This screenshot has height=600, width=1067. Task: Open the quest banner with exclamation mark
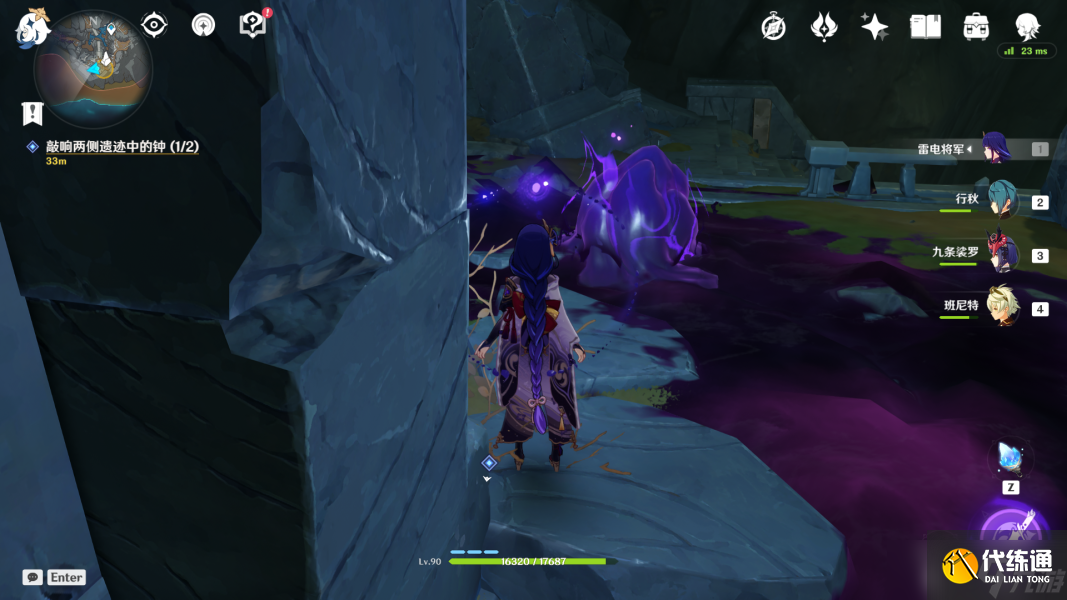pyautogui.click(x=33, y=113)
